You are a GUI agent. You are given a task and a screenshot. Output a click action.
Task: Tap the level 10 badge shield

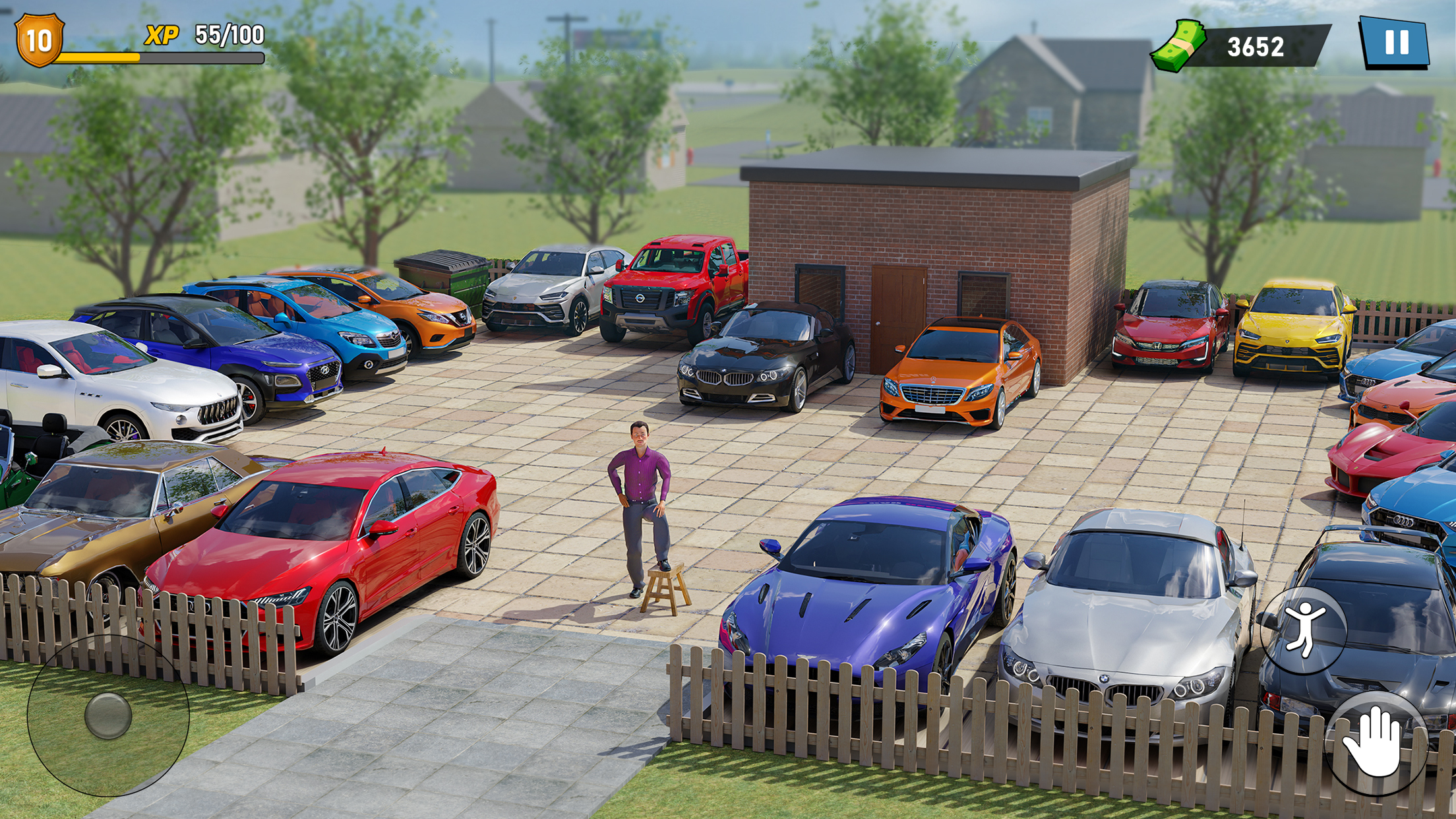tap(38, 40)
